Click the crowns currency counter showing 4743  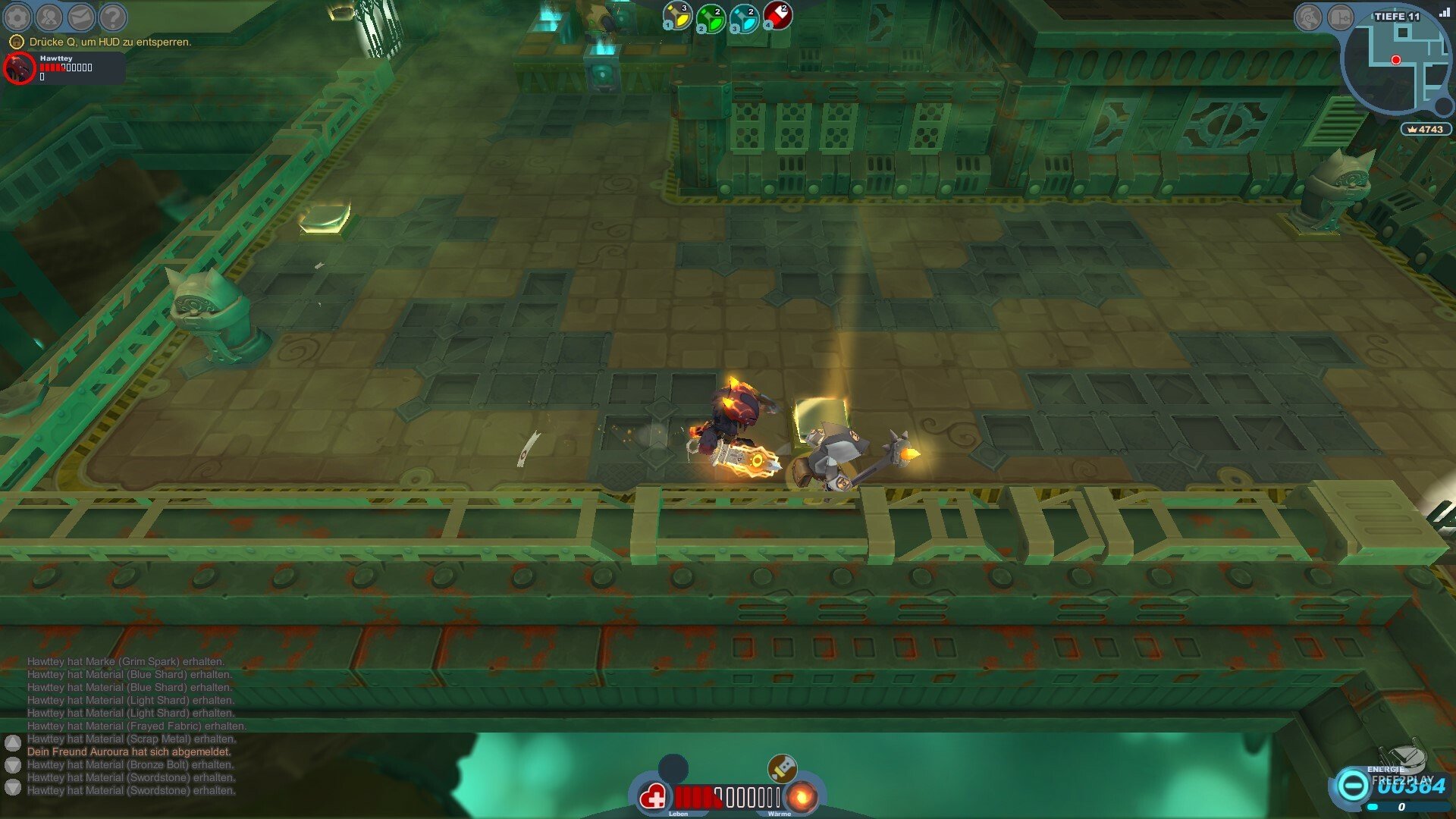pos(1426,130)
